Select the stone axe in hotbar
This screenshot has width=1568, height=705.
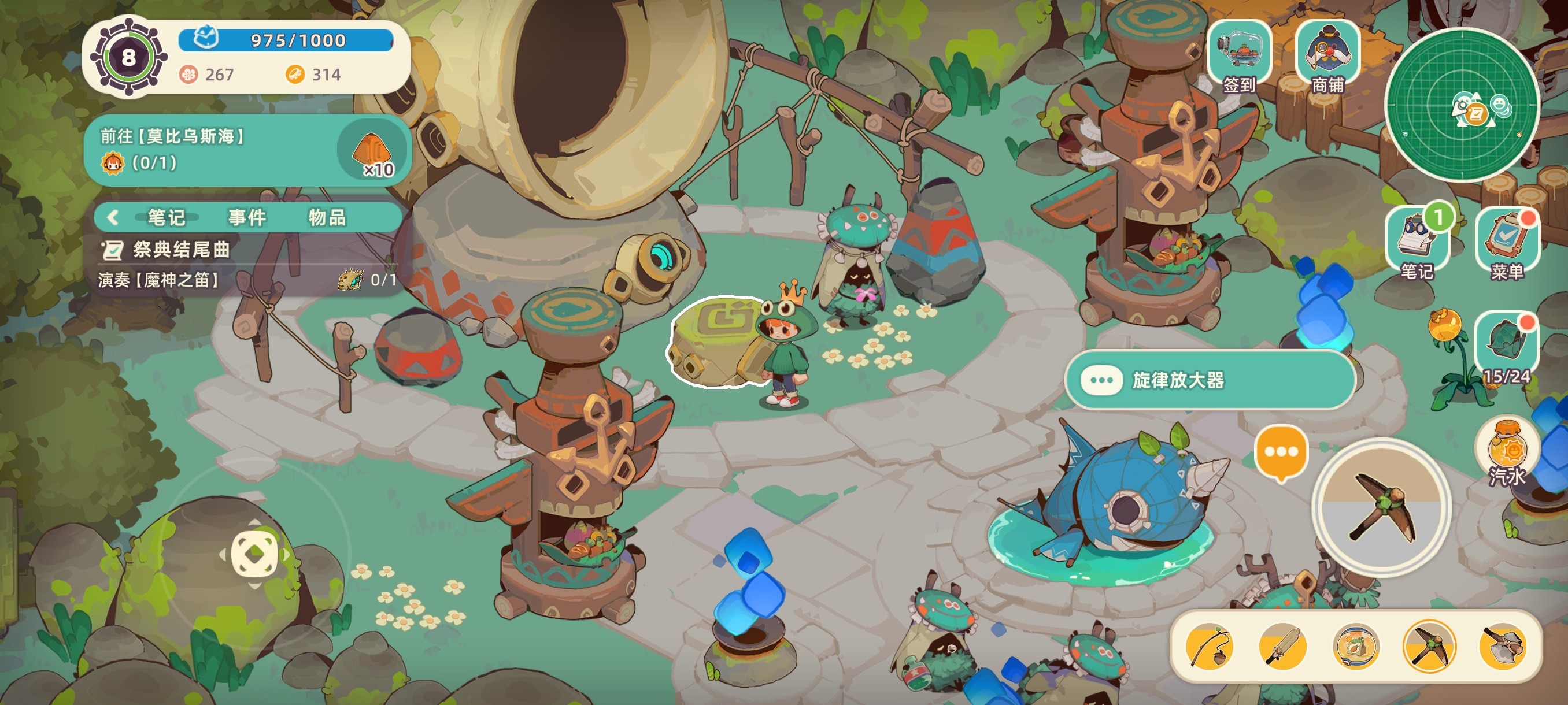pyautogui.click(x=1502, y=646)
